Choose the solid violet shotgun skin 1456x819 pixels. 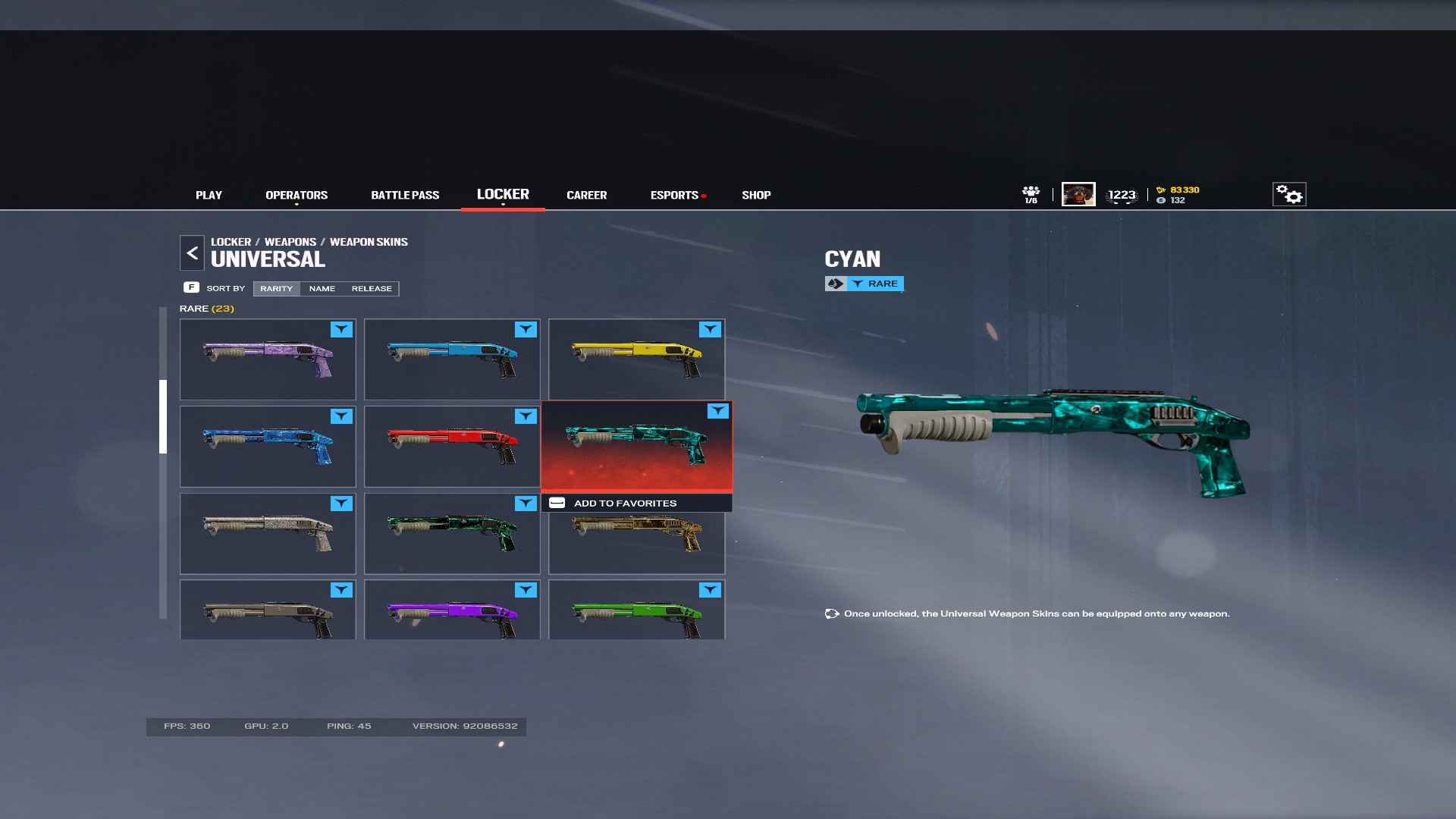click(x=452, y=610)
